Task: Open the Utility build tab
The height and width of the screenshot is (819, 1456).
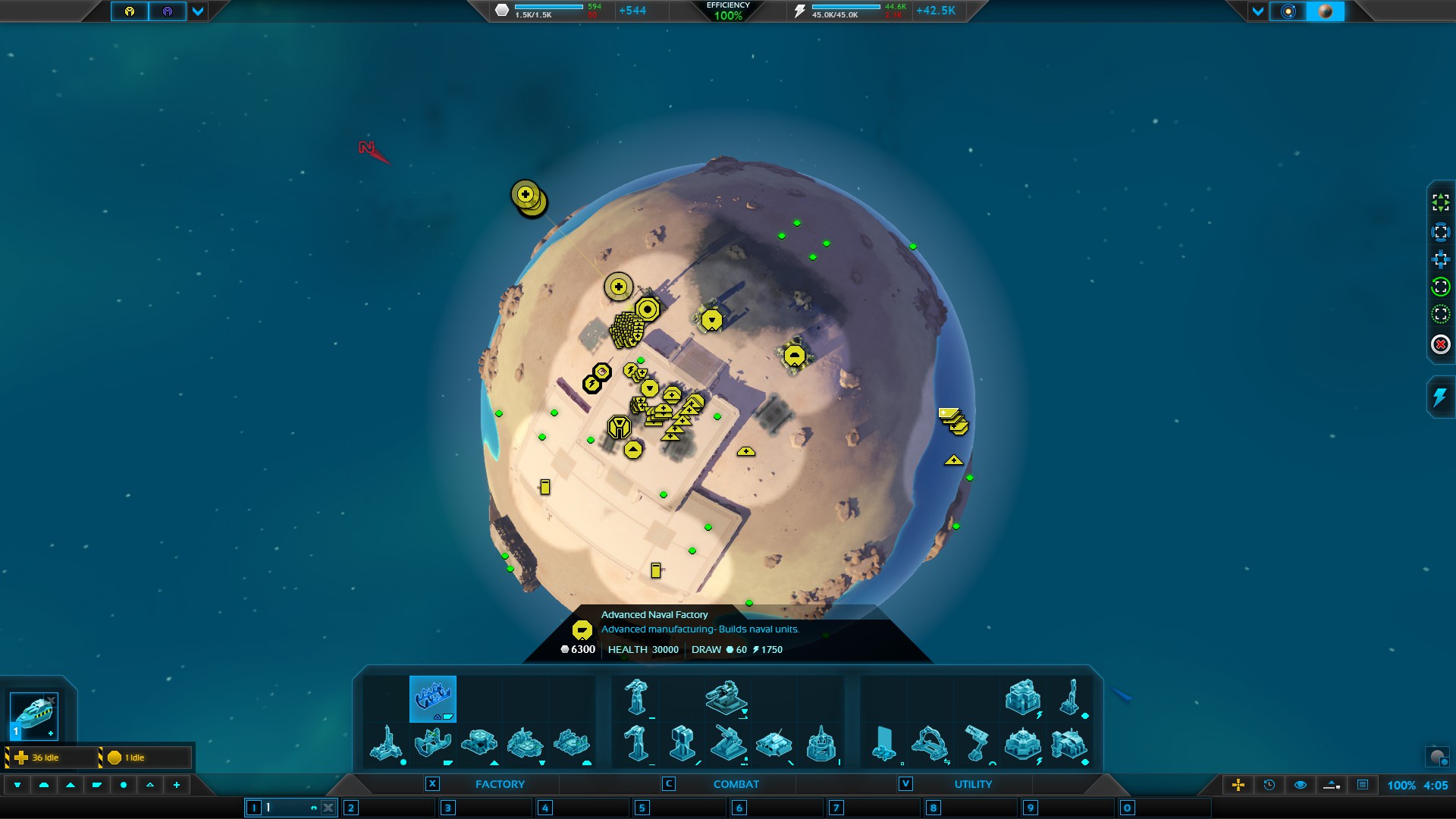Action: (x=972, y=784)
